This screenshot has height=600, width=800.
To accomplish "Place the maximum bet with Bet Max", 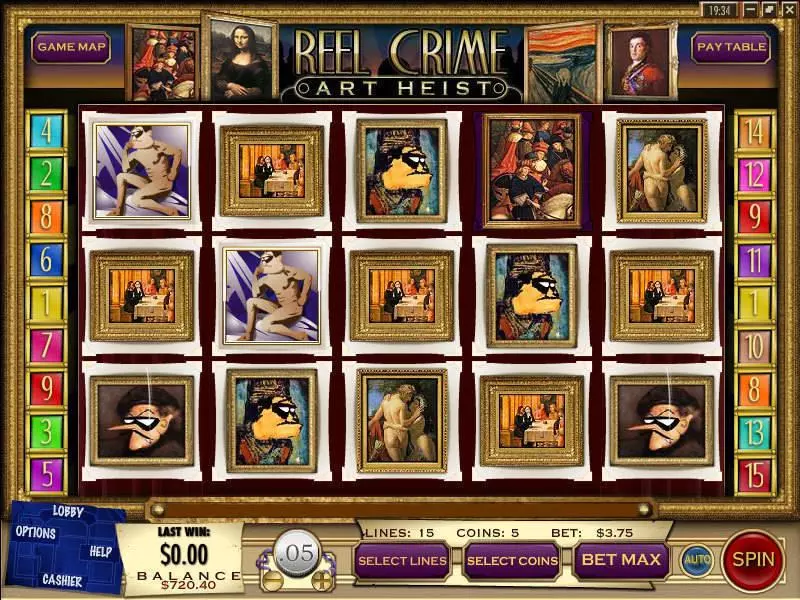I will 621,560.
